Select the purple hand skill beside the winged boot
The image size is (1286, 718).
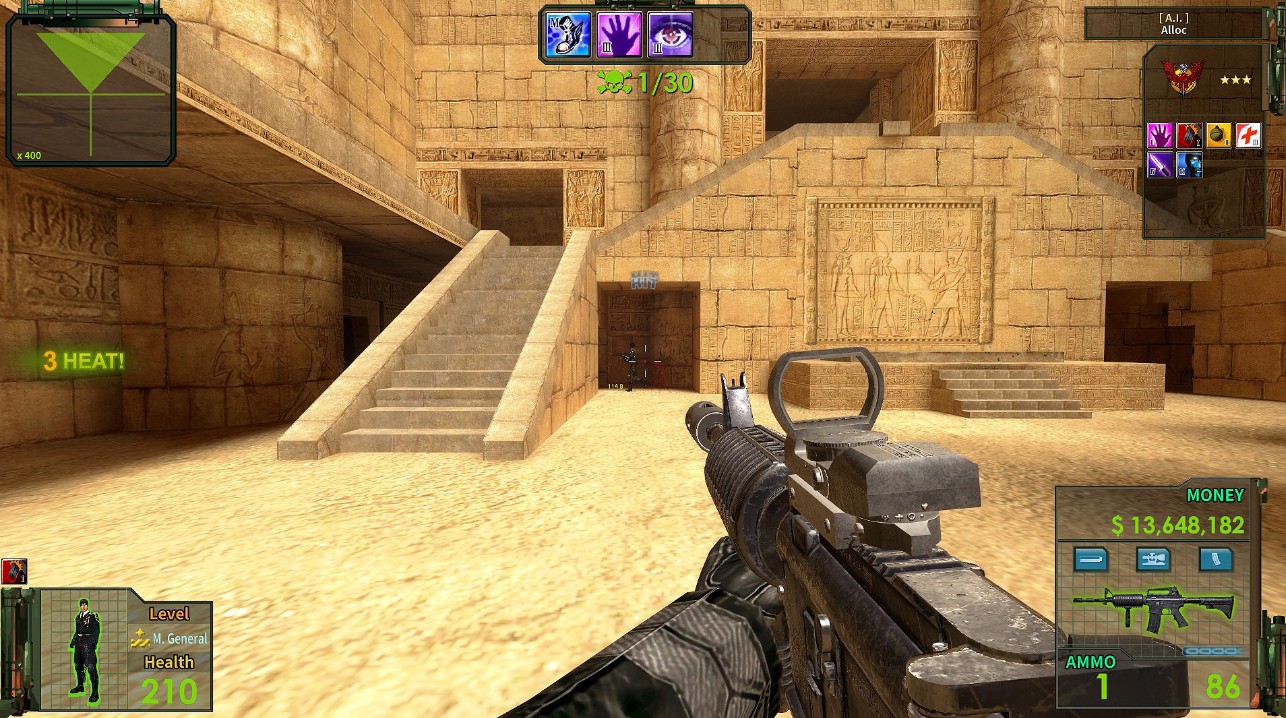pyautogui.click(x=619, y=34)
